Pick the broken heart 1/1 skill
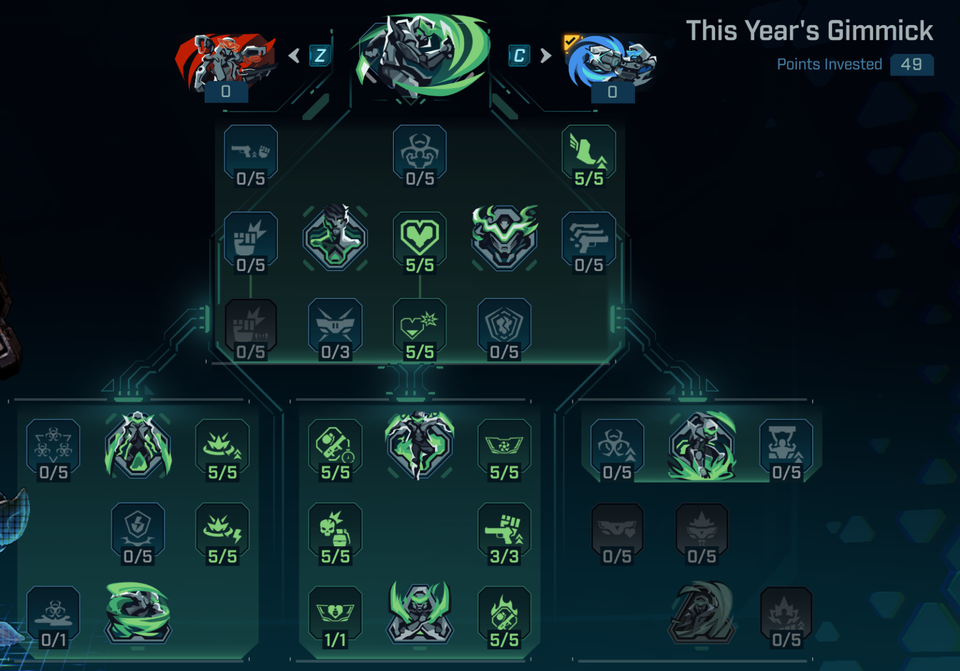This screenshot has height=671, width=960. [335, 611]
